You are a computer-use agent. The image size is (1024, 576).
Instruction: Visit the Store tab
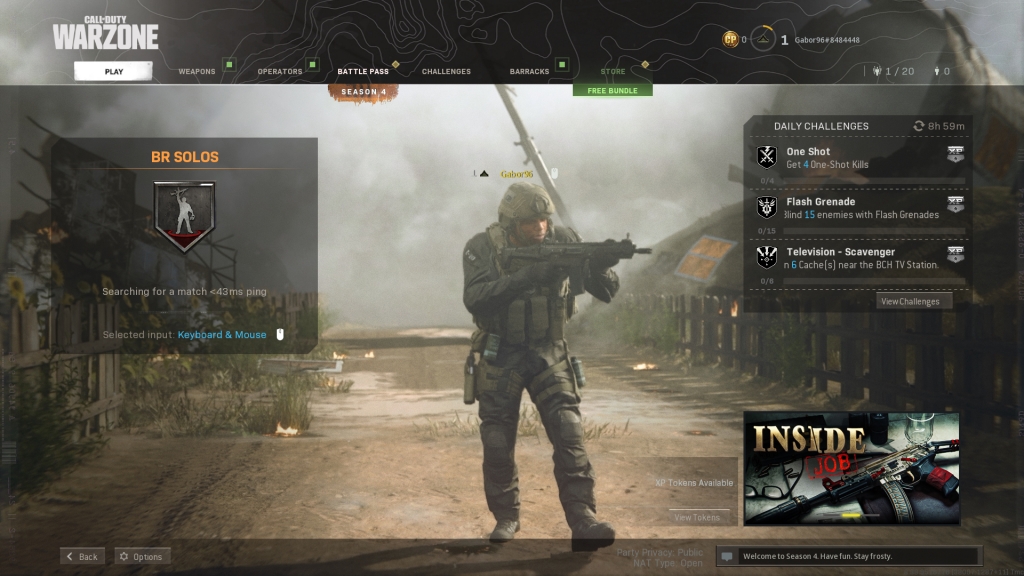613,72
